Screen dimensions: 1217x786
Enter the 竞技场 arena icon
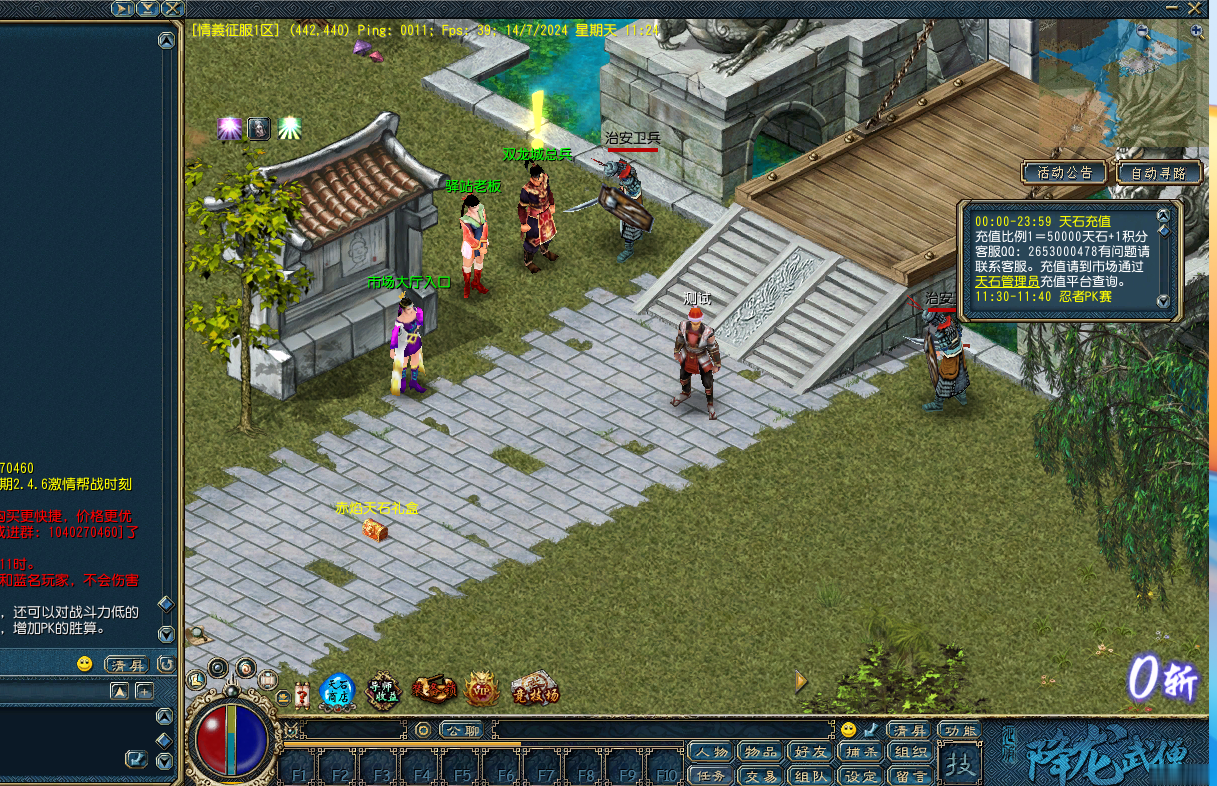tap(534, 691)
